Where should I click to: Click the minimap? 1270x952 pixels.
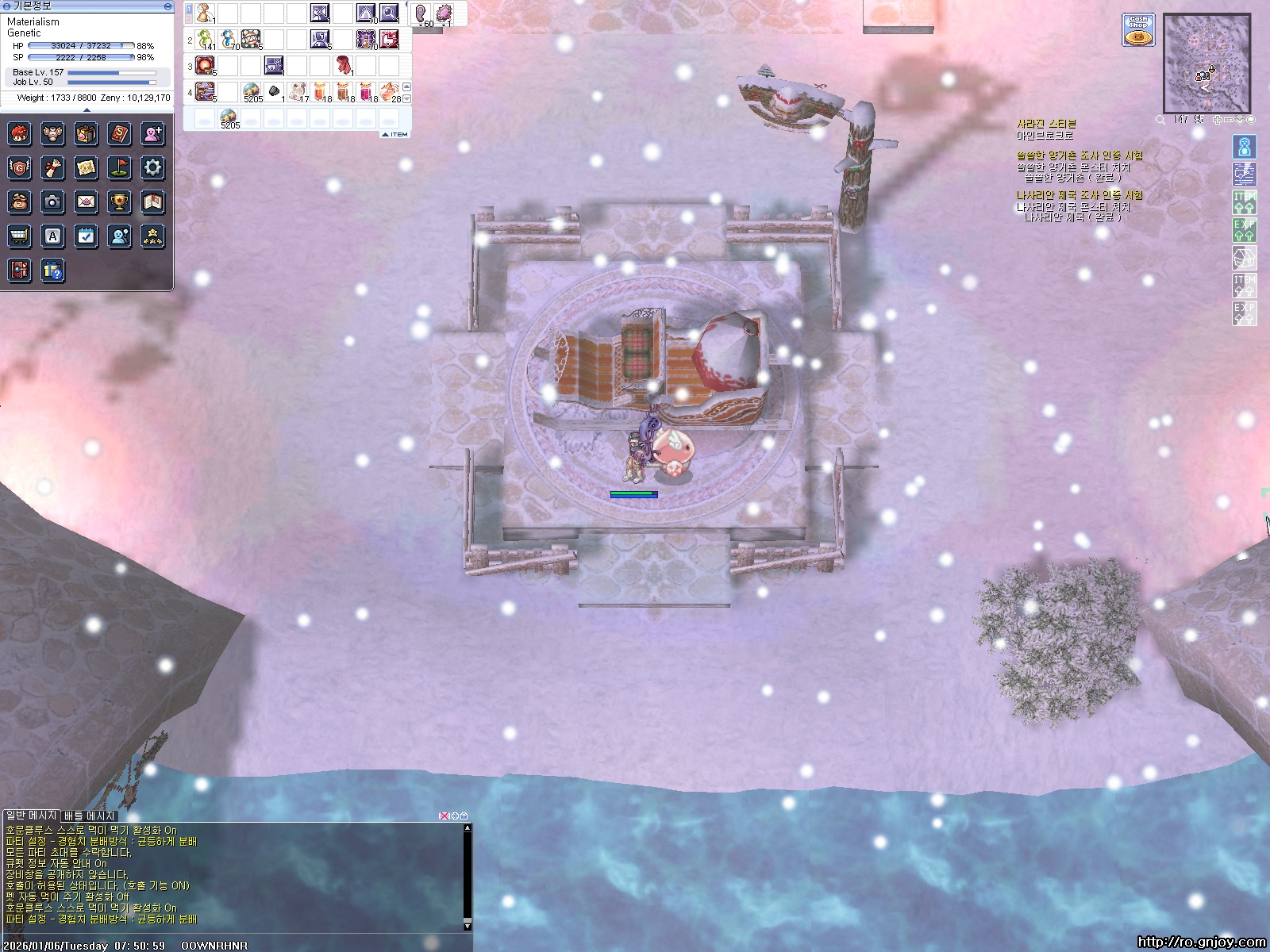click(x=1206, y=63)
